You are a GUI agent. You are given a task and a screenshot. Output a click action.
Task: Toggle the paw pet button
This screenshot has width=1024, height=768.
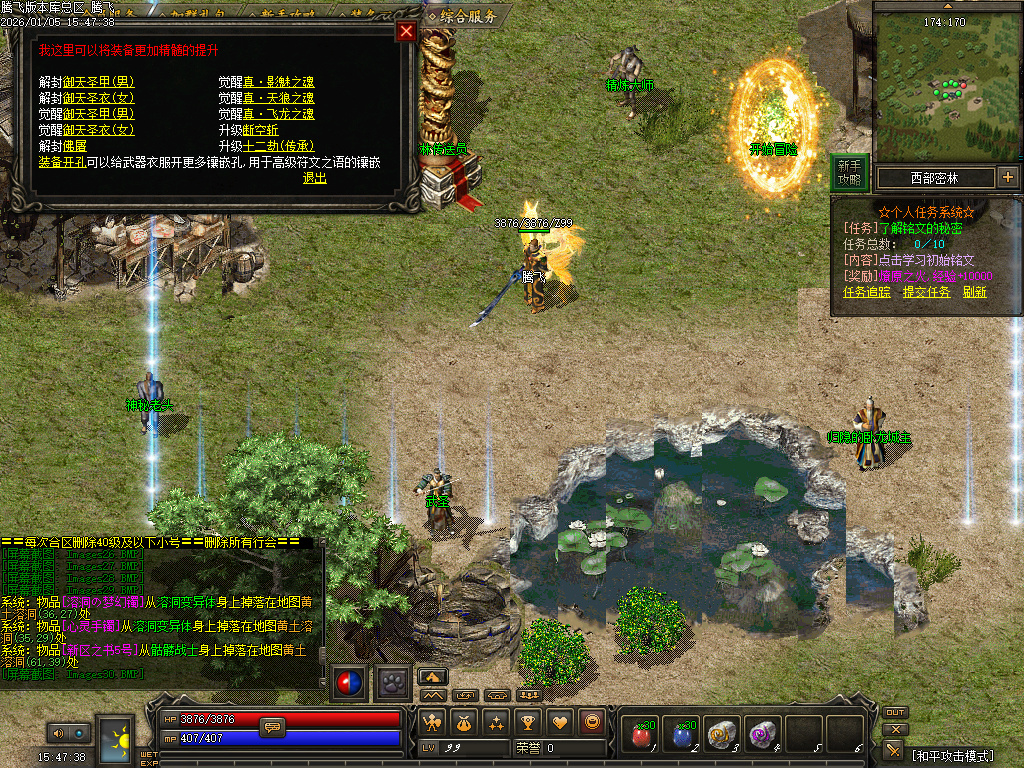point(393,681)
